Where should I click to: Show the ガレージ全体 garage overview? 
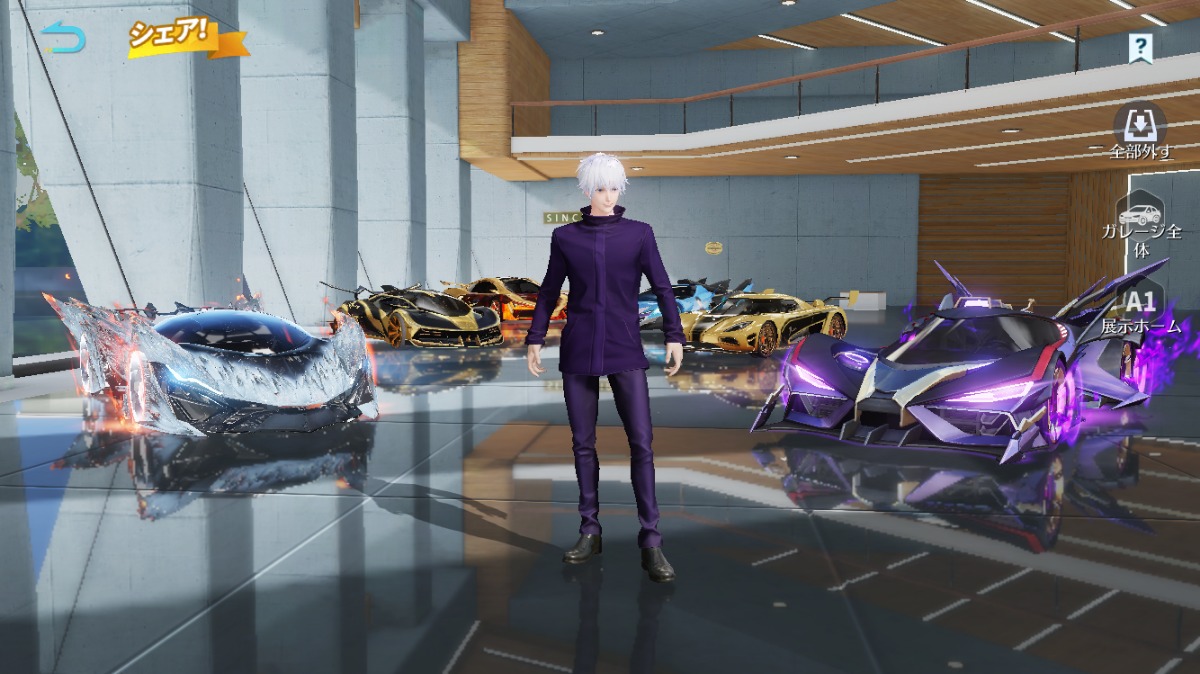pos(1141,227)
